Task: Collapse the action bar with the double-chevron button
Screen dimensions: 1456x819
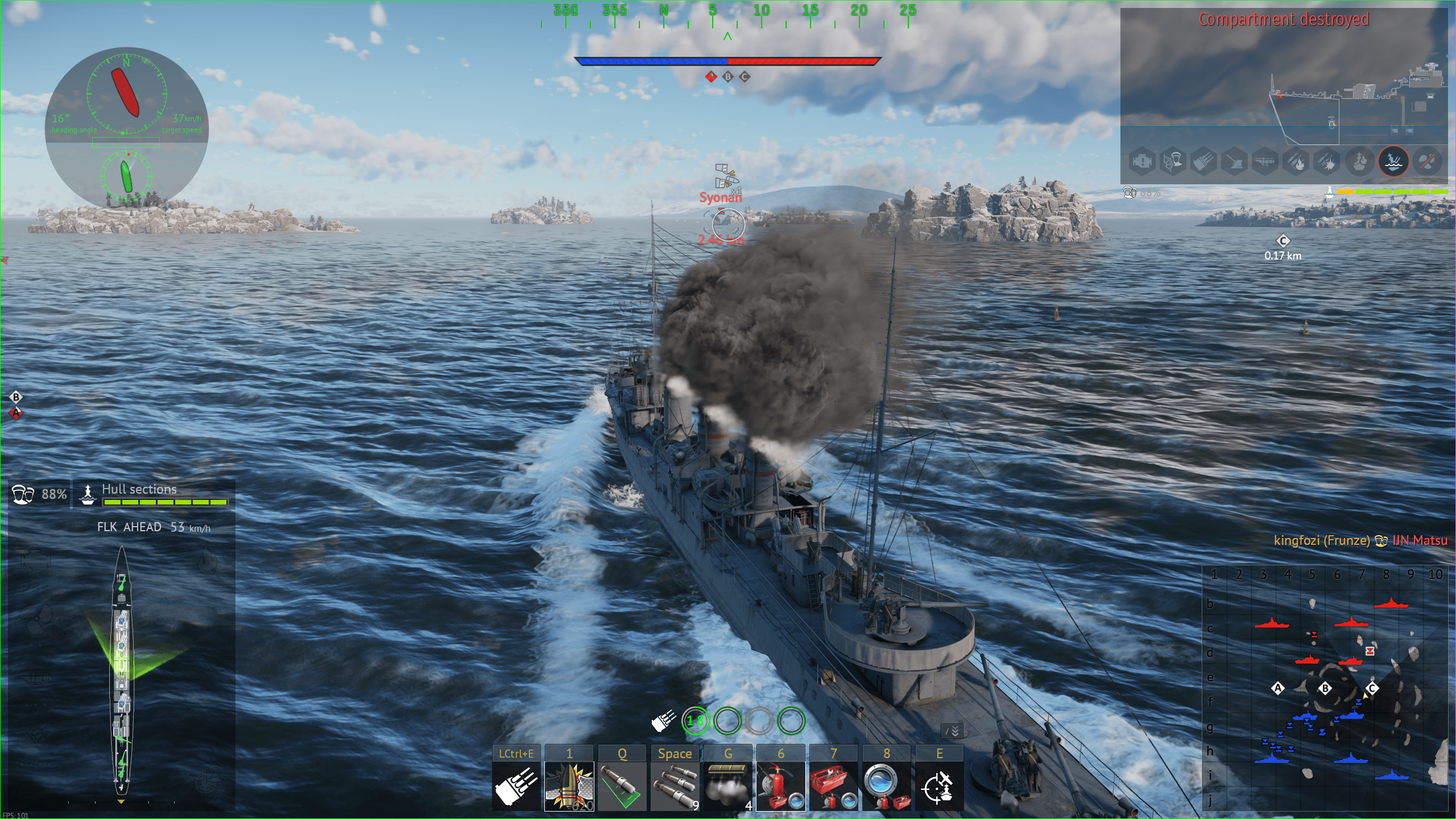Action: click(x=953, y=731)
